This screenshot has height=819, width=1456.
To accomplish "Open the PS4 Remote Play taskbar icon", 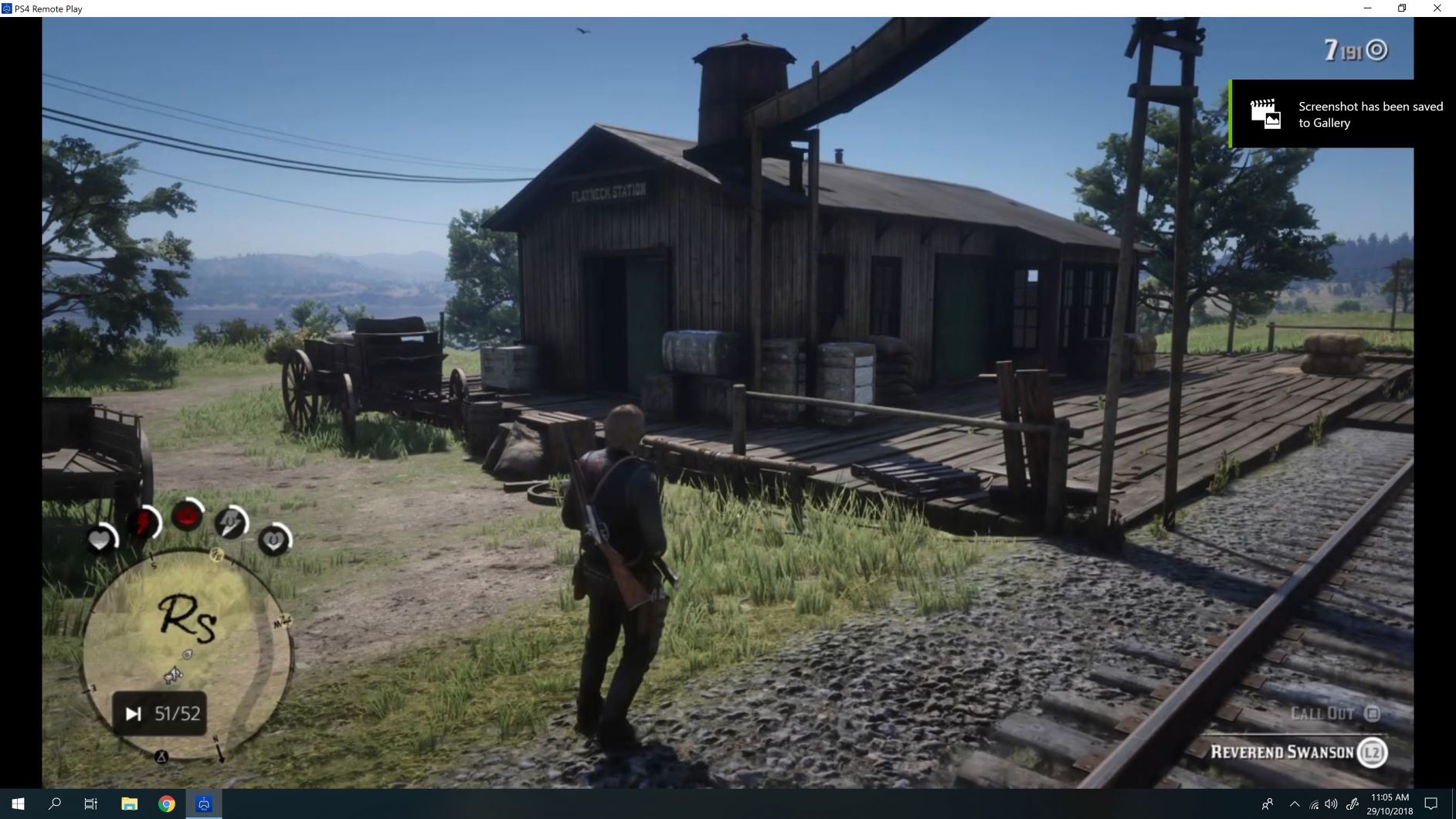I will [x=202, y=804].
